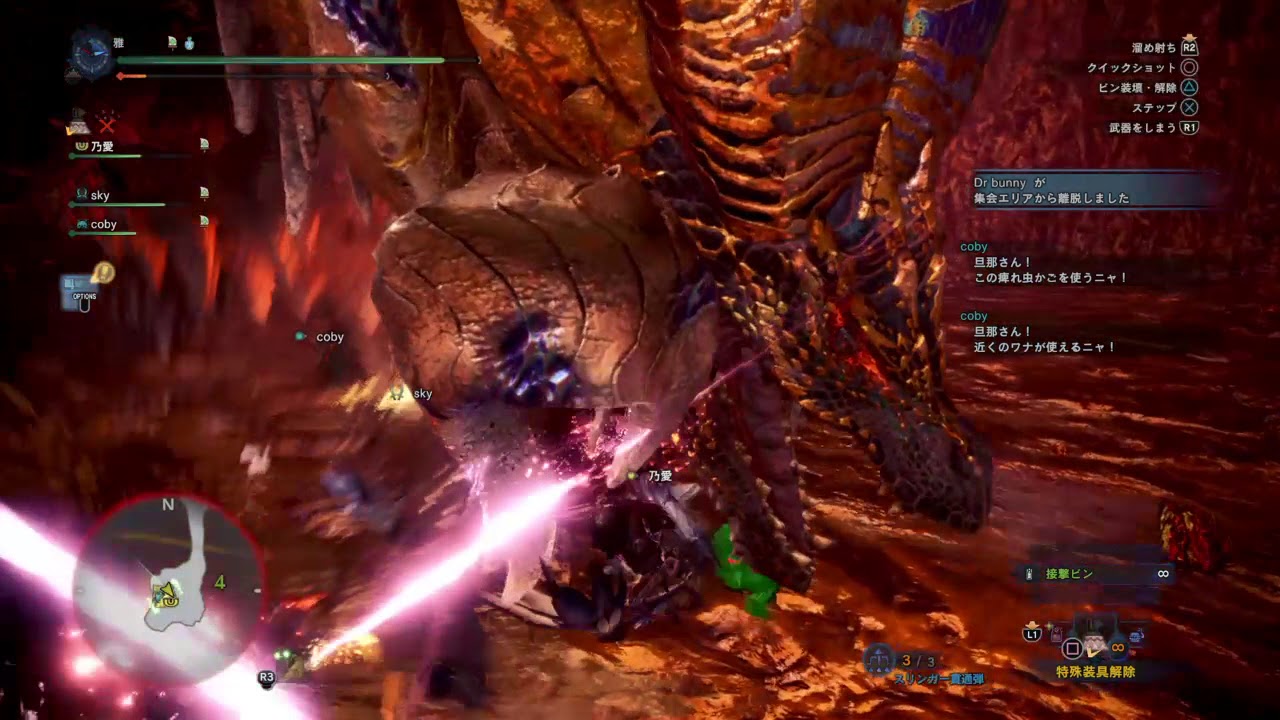Open the circular minimap

click(x=168, y=588)
